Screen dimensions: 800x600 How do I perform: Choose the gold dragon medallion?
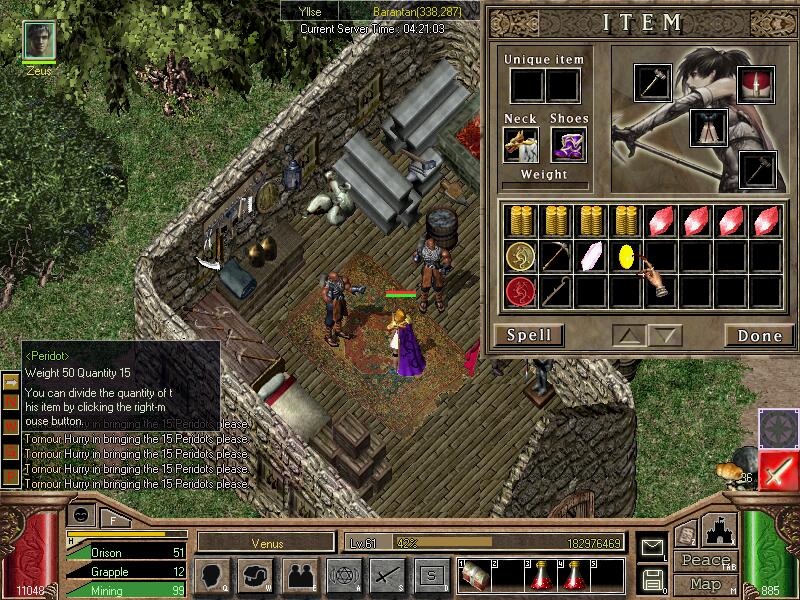pyautogui.click(x=520, y=256)
